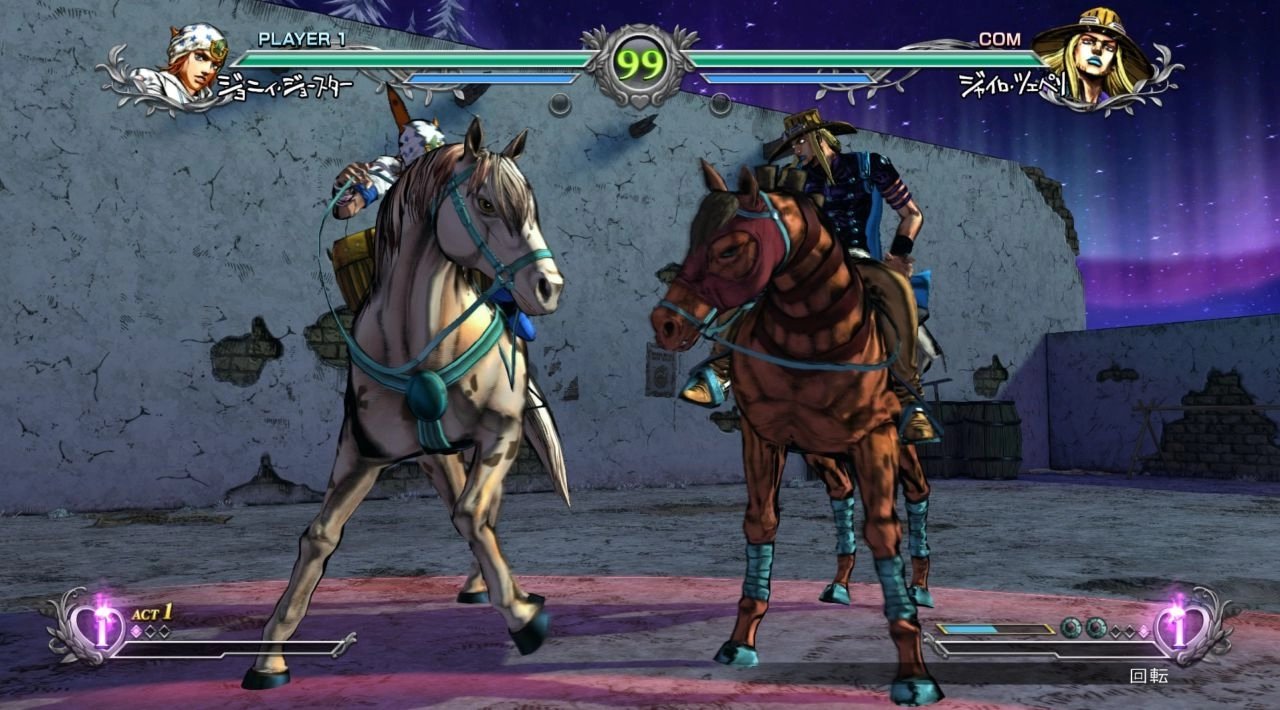1280x710 pixels.
Task: Click the ACT 1 style indicator
Action: pyautogui.click(x=152, y=613)
